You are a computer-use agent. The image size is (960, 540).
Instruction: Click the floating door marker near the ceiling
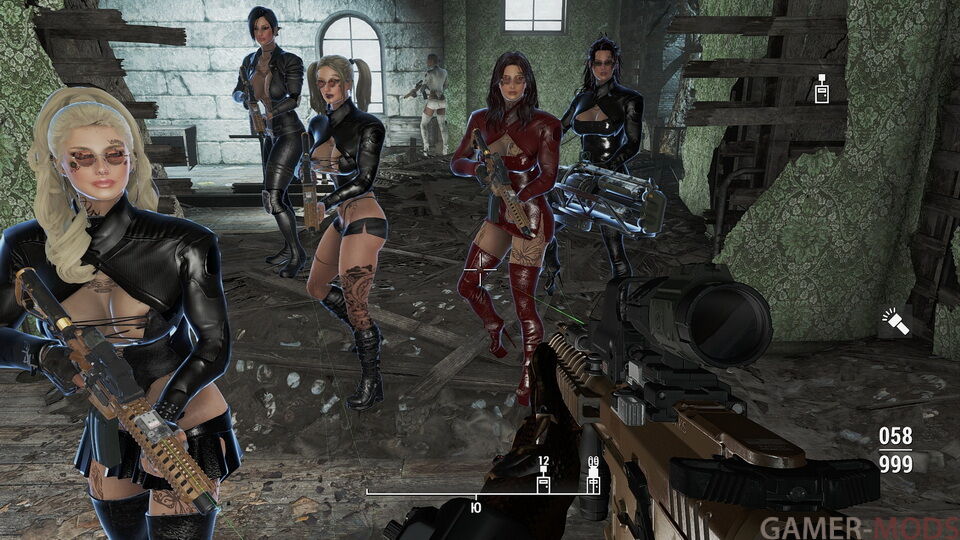coord(822,89)
